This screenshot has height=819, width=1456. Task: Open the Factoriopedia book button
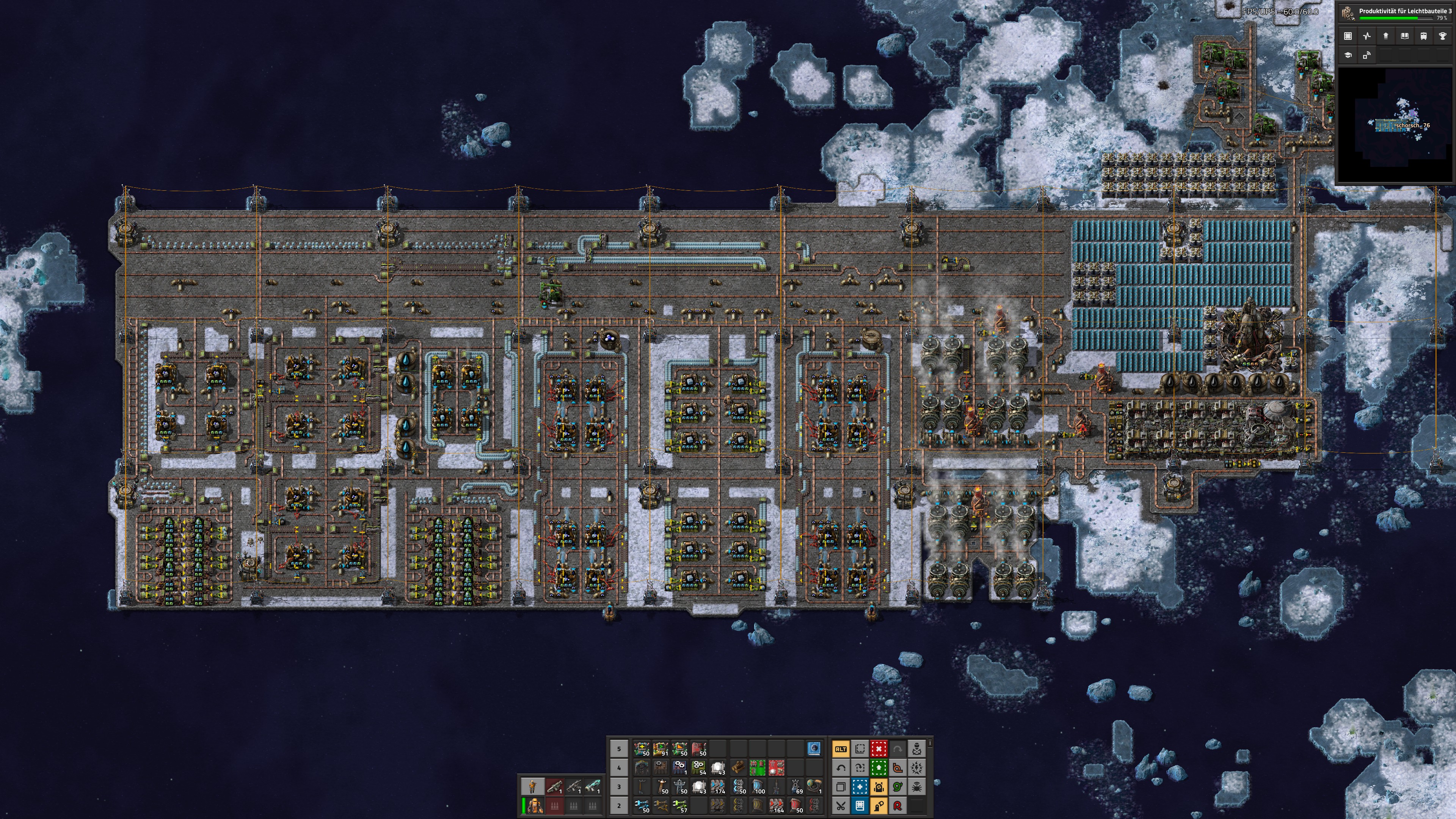[x=1404, y=36]
